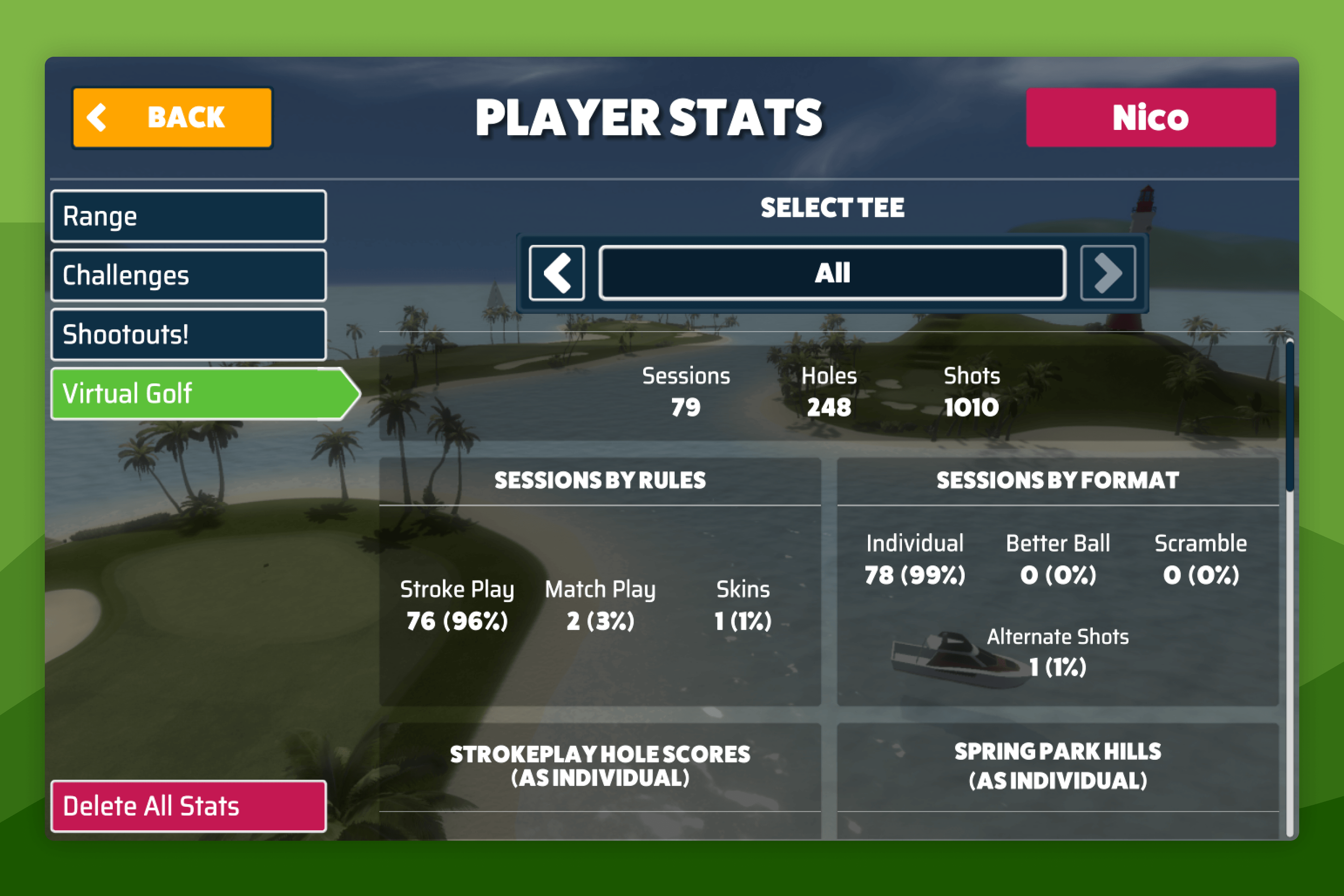This screenshot has height=896, width=1344.
Task: Select the Stroke Play percentage stat
Action: point(457,621)
